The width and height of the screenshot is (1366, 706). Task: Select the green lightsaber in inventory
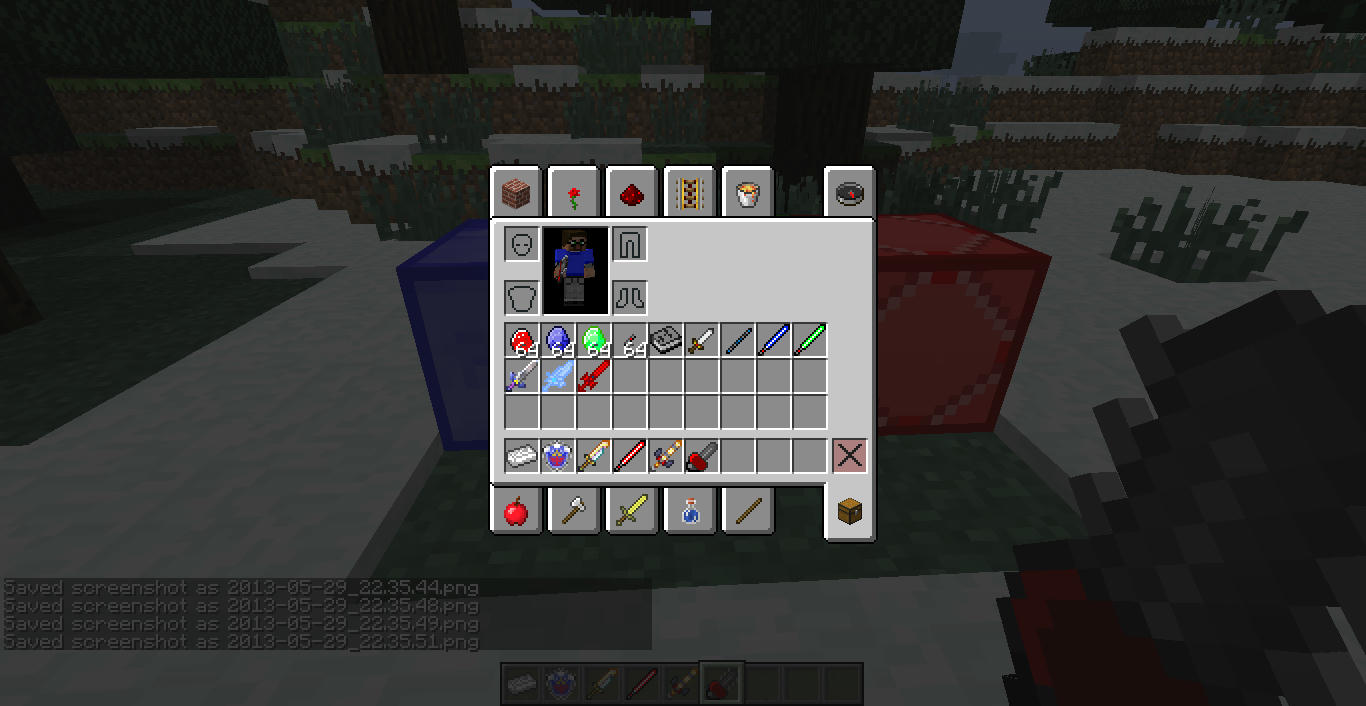[810, 341]
